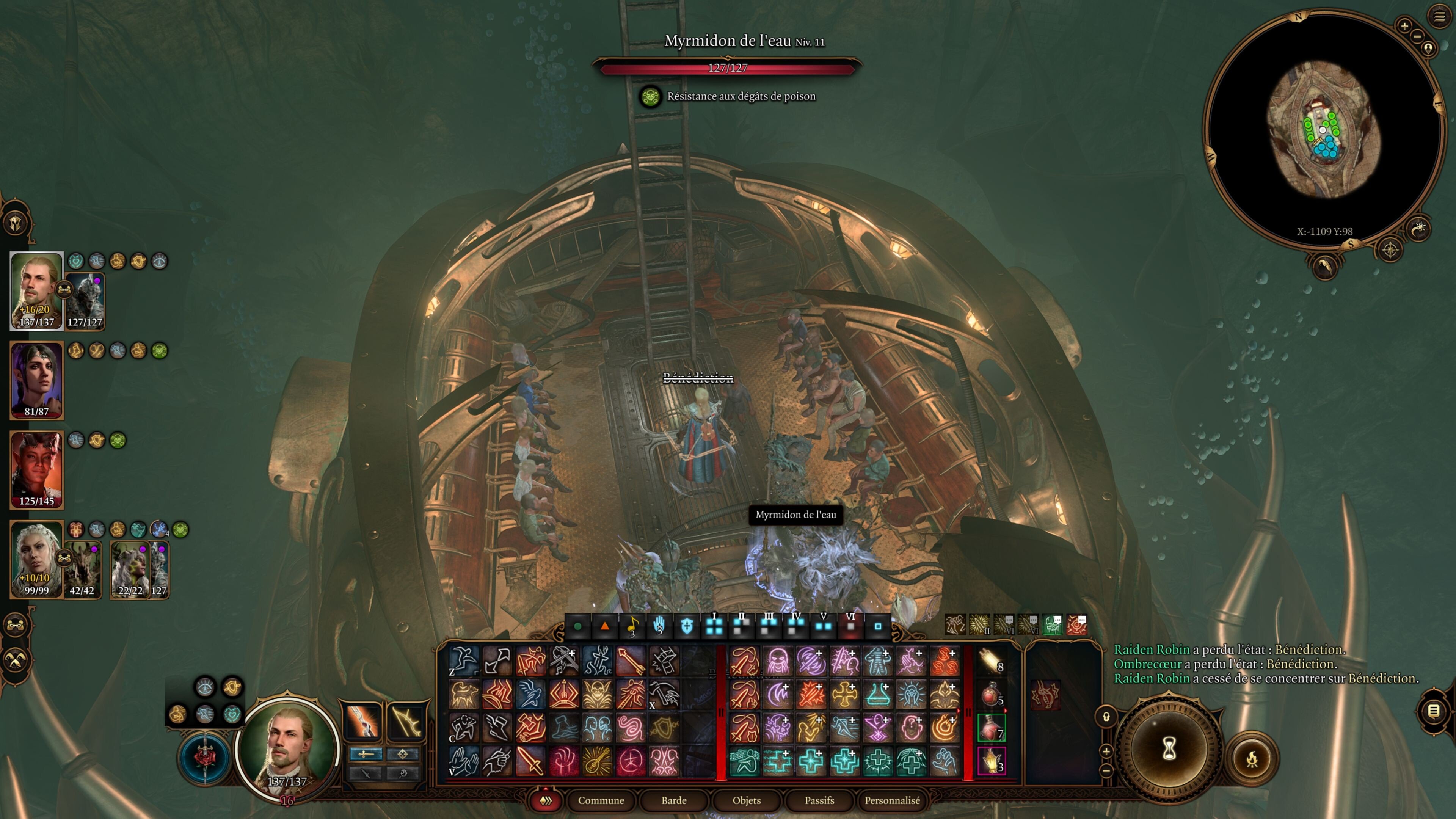Select Shadowheart's portrait with 81/87 health
This screenshot has width=1456, height=819.
tap(37, 380)
